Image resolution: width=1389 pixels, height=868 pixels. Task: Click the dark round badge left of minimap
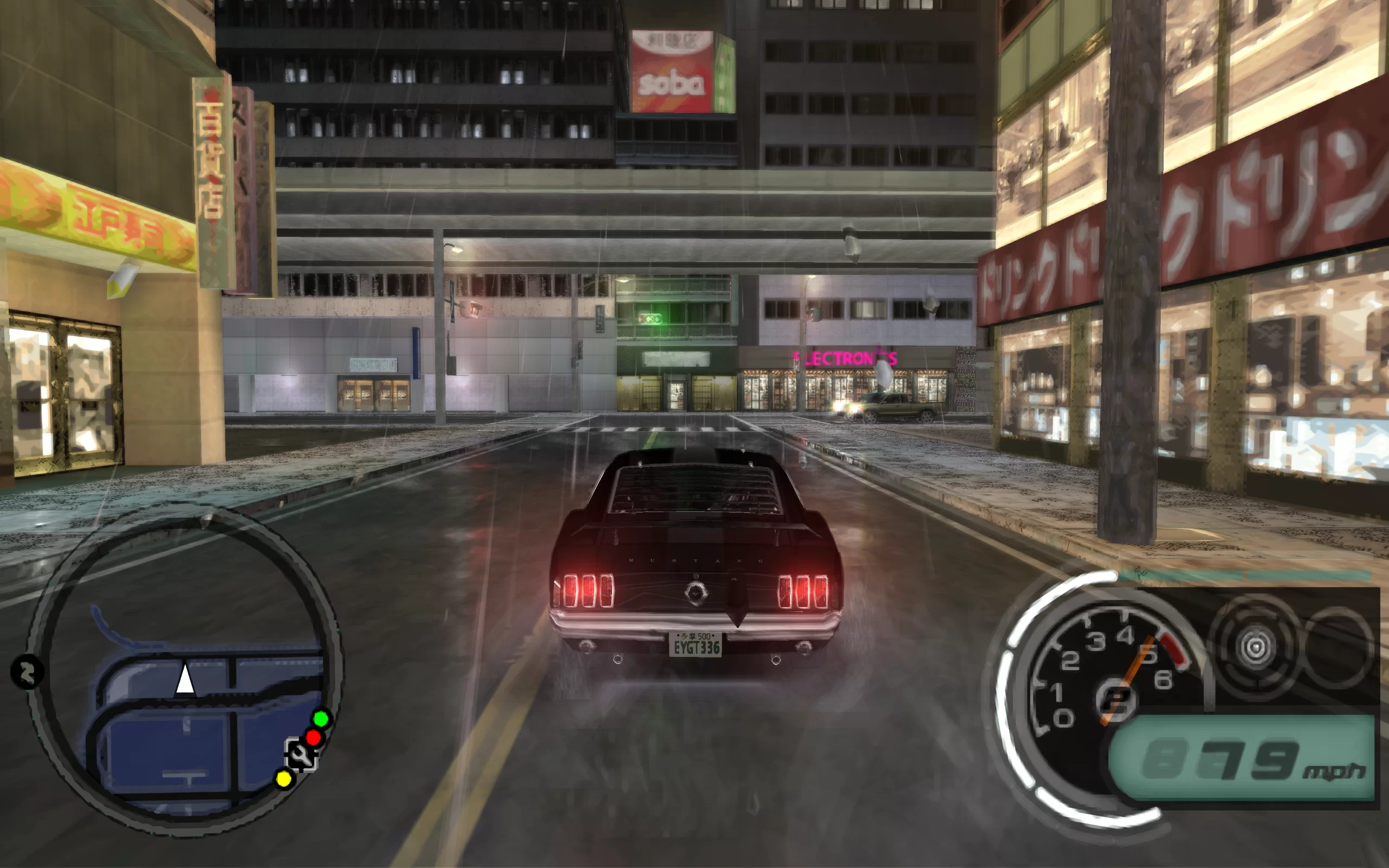click(x=27, y=672)
